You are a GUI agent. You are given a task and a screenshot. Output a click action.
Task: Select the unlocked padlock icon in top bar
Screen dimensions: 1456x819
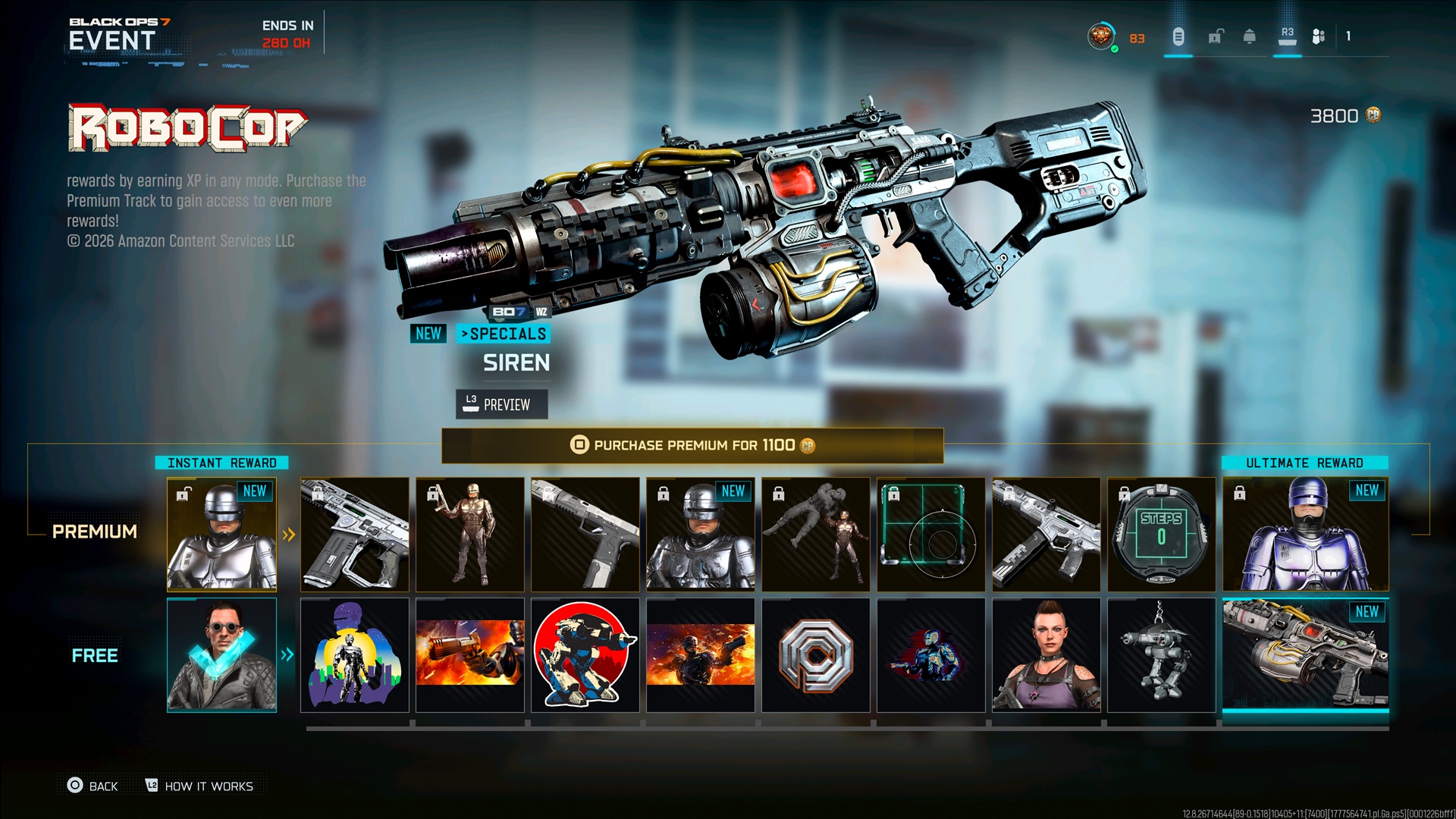[x=1216, y=36]
